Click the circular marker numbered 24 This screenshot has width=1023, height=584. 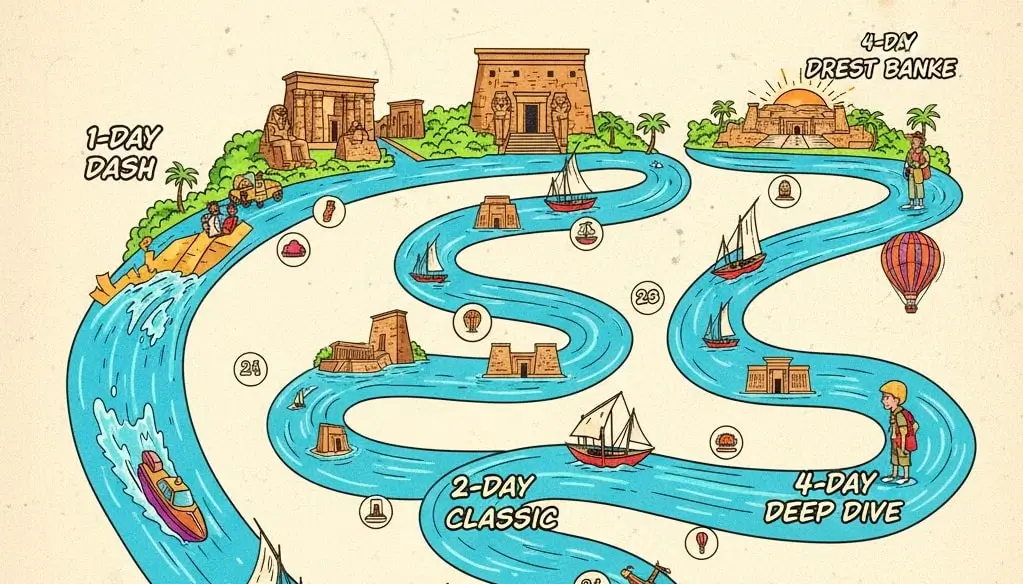(249, 368)
